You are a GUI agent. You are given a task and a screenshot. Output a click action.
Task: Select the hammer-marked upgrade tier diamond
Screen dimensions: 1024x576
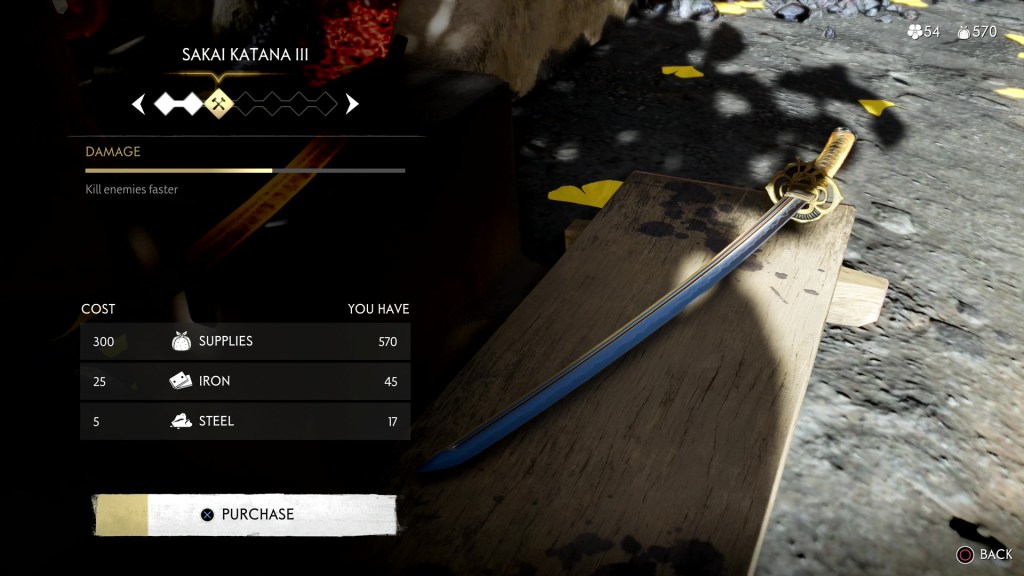tap(218, 103)
